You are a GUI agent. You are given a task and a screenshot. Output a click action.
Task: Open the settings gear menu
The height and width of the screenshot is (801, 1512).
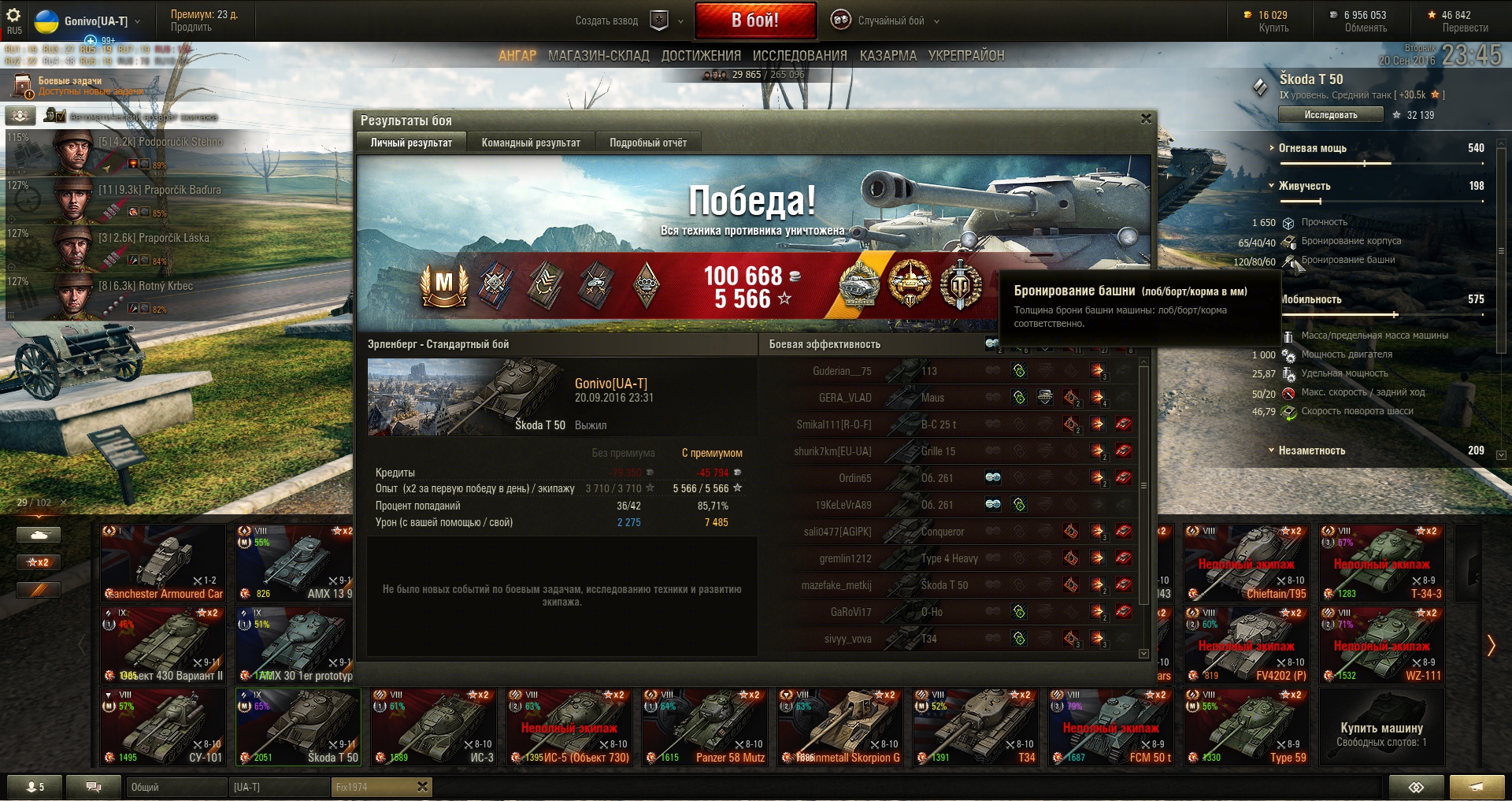pos(14,16)
